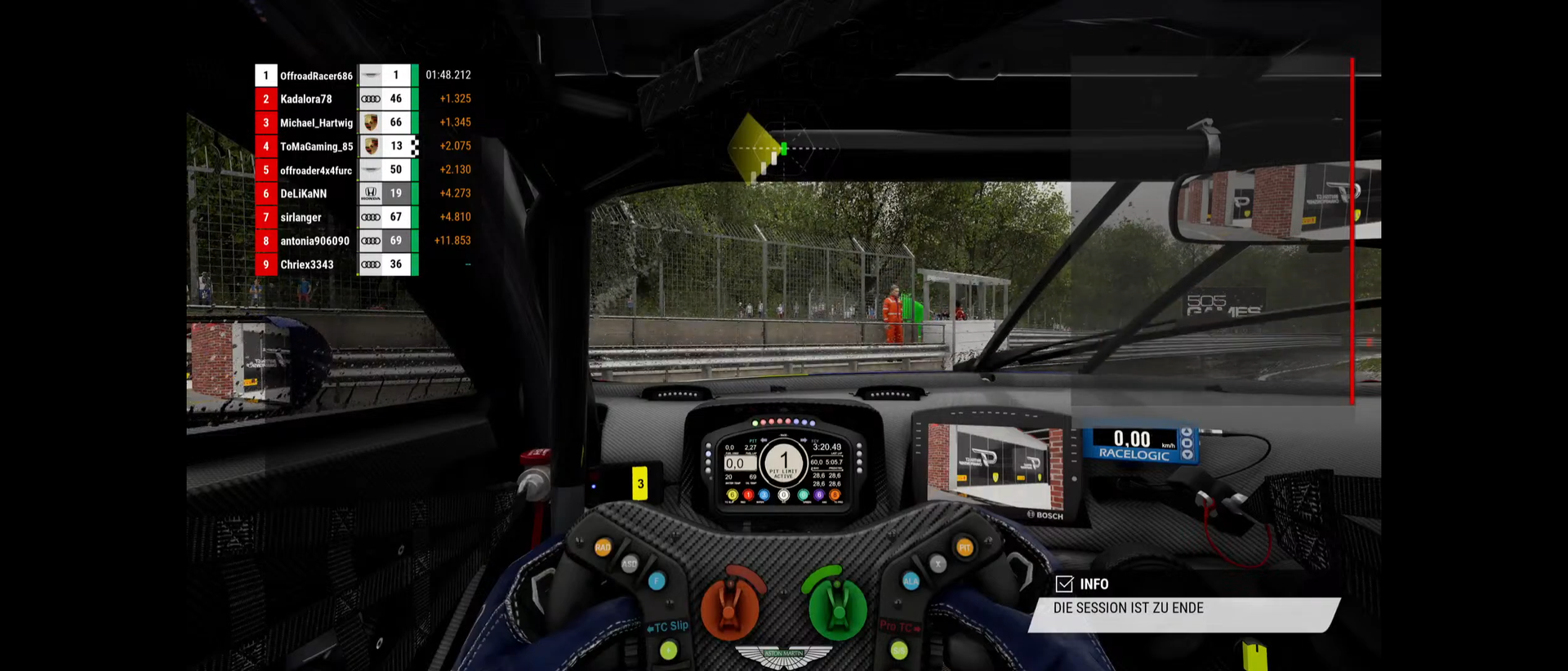Select Kadalora78 row in leaderboard
Screen dimensions: 1568x671
tap(306, 100)
